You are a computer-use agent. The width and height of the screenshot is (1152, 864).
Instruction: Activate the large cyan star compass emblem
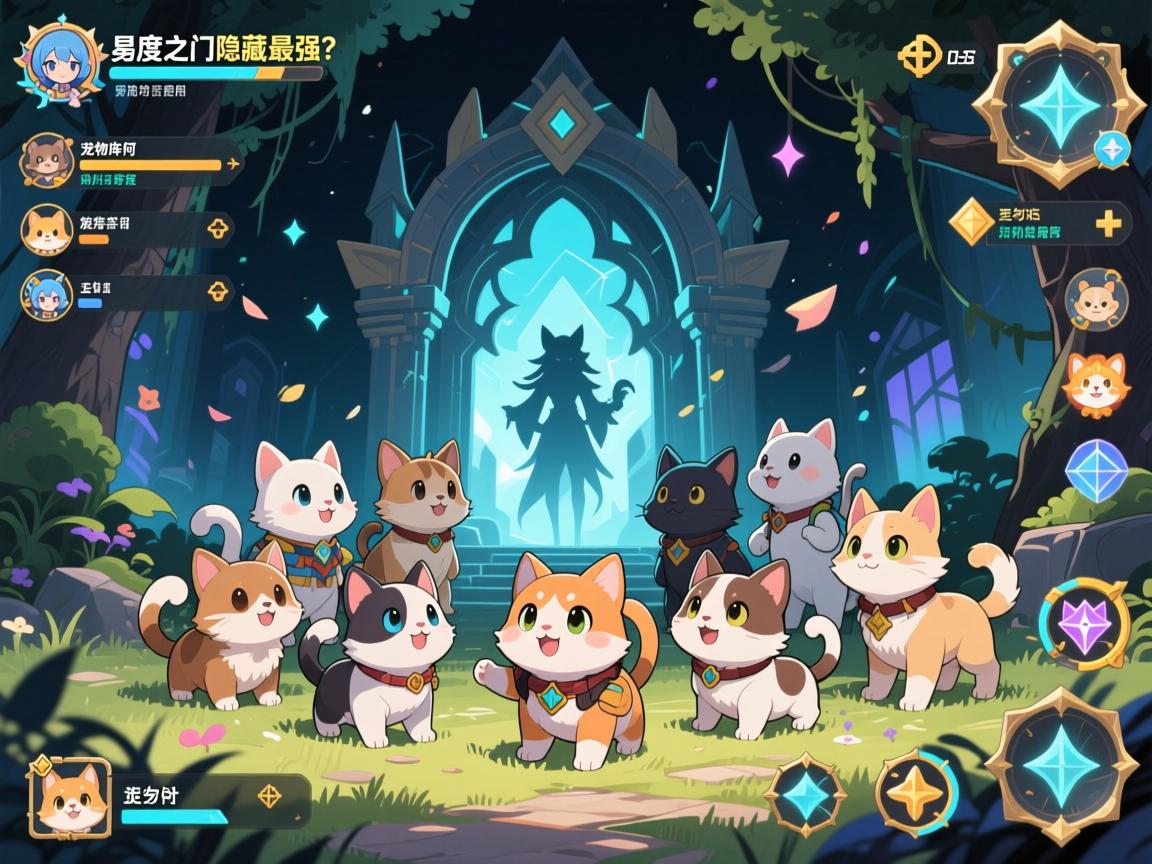point(1059,104)
